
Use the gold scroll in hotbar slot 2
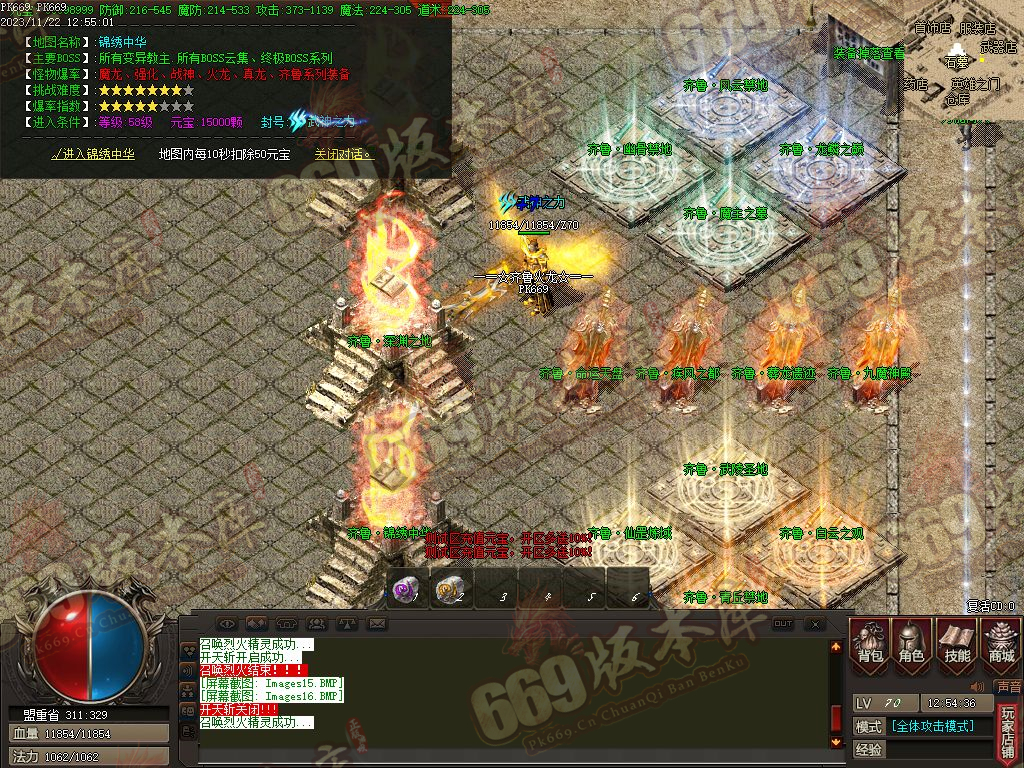(x=451, y=590)
